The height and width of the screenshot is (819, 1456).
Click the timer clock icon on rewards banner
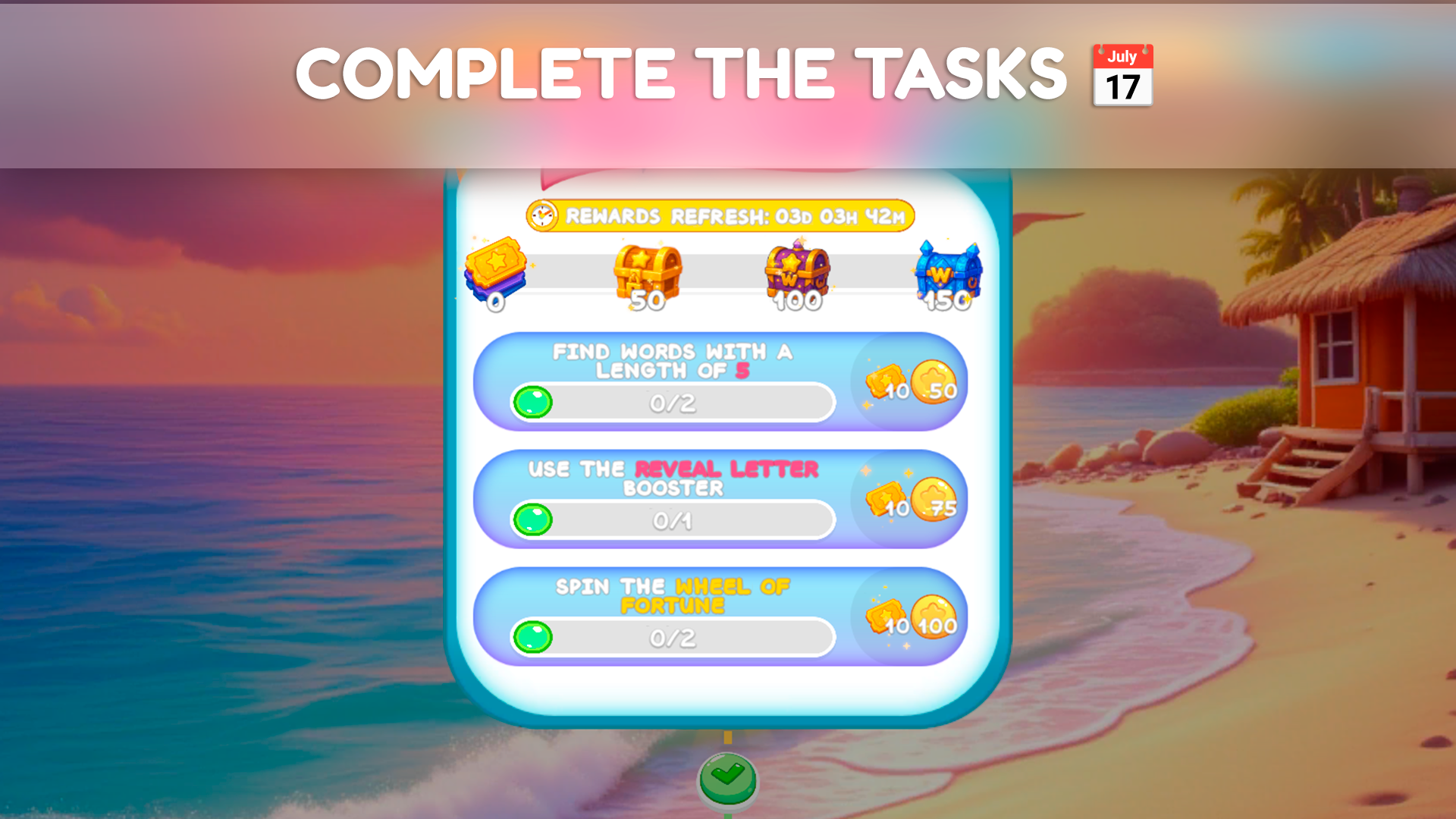(543, 215)
